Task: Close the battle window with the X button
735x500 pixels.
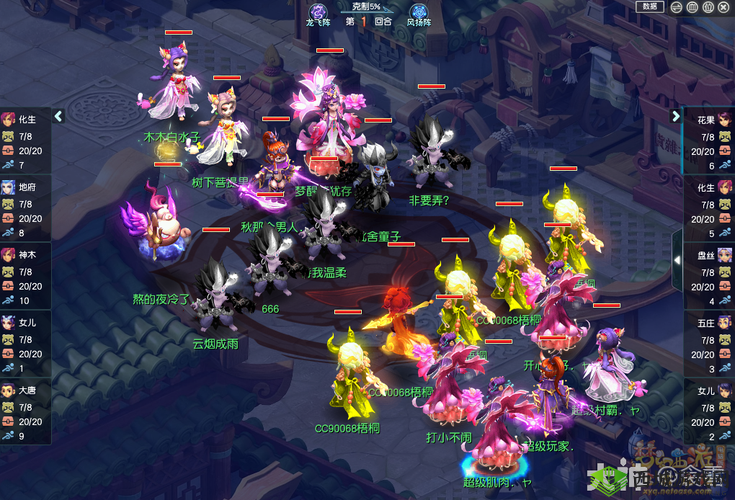Action: [x=723, y=6]
